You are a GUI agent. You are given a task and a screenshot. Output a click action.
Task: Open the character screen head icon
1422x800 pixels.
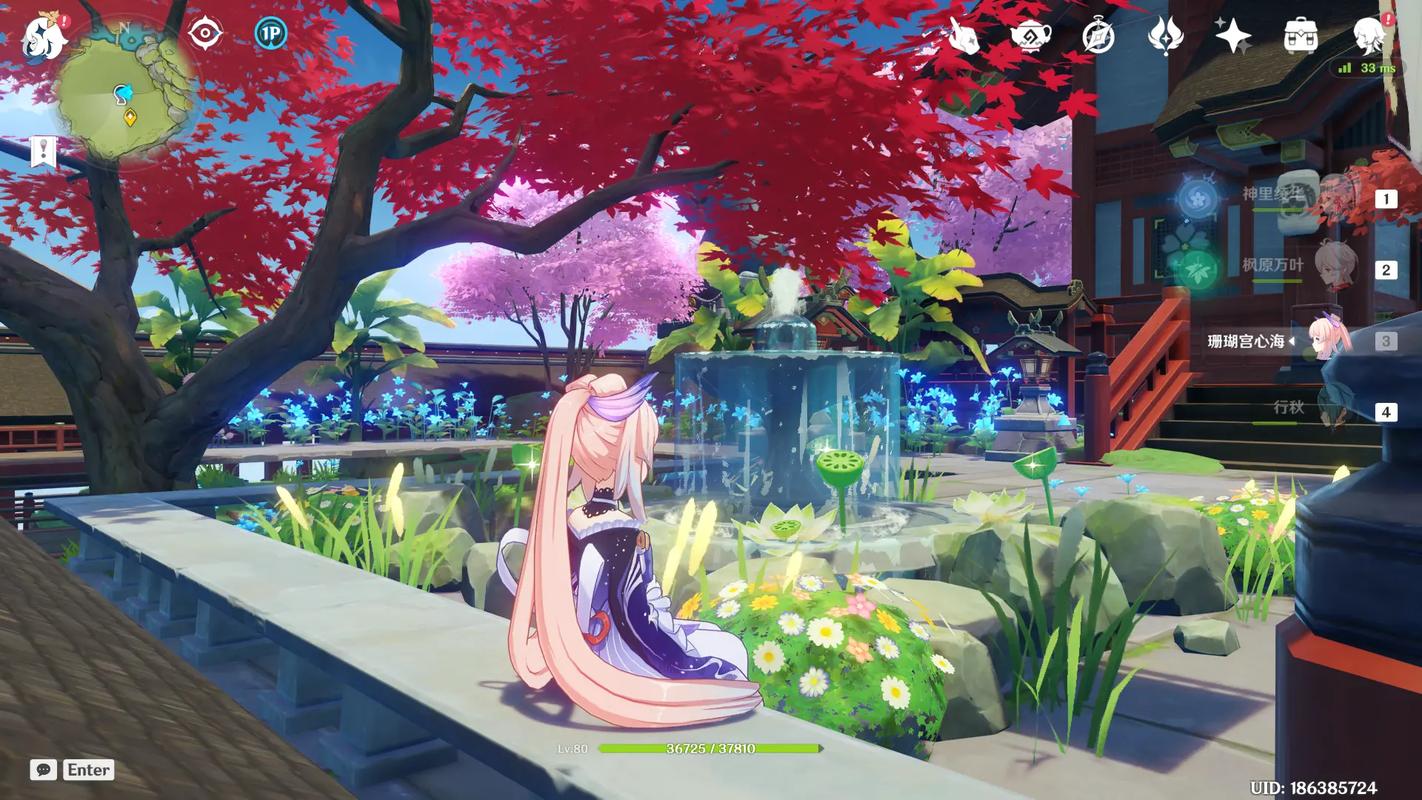[x=1368, y=37]
